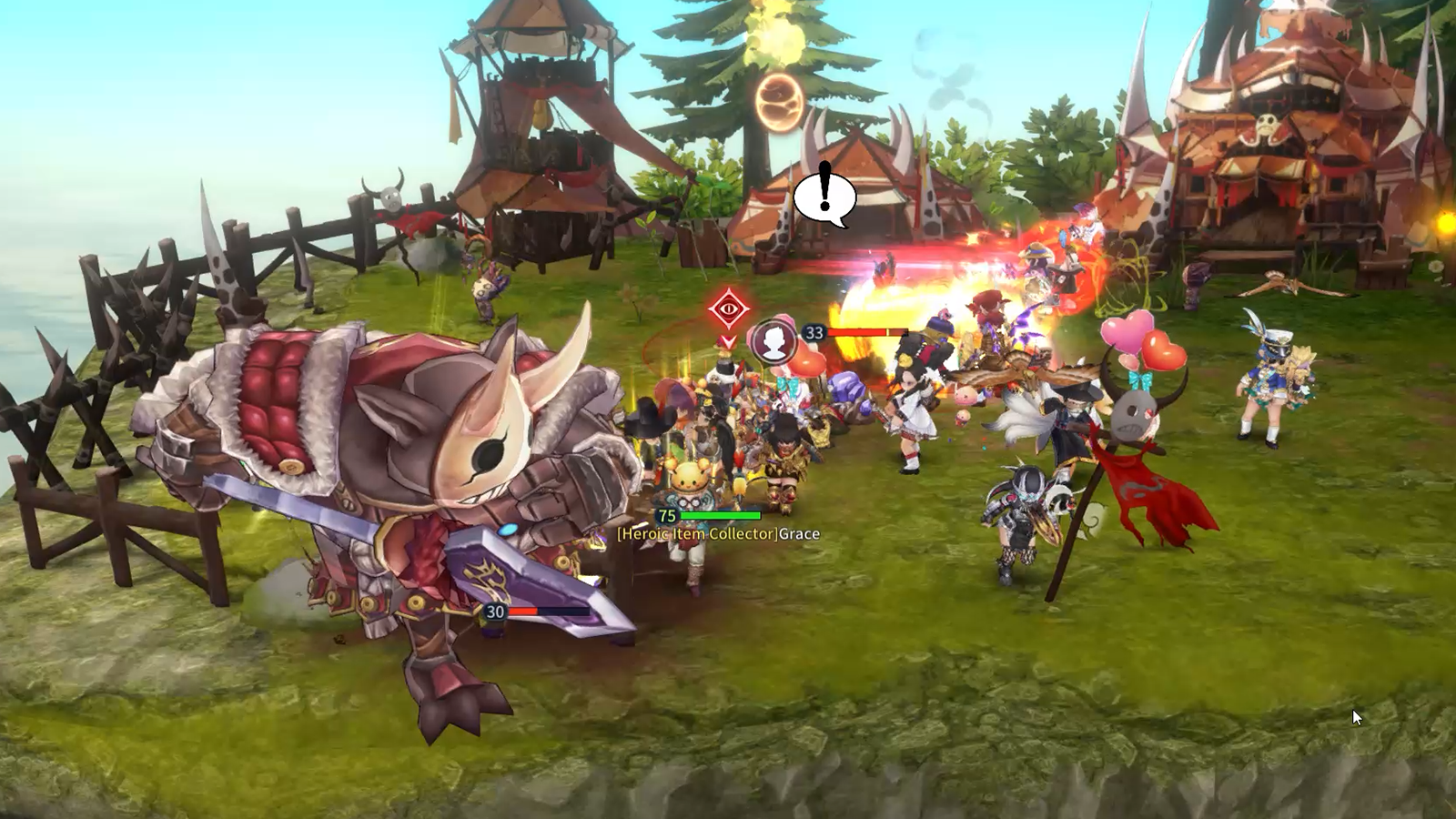Click the level 33 badge beside the portrait

(x=815, y=332)
